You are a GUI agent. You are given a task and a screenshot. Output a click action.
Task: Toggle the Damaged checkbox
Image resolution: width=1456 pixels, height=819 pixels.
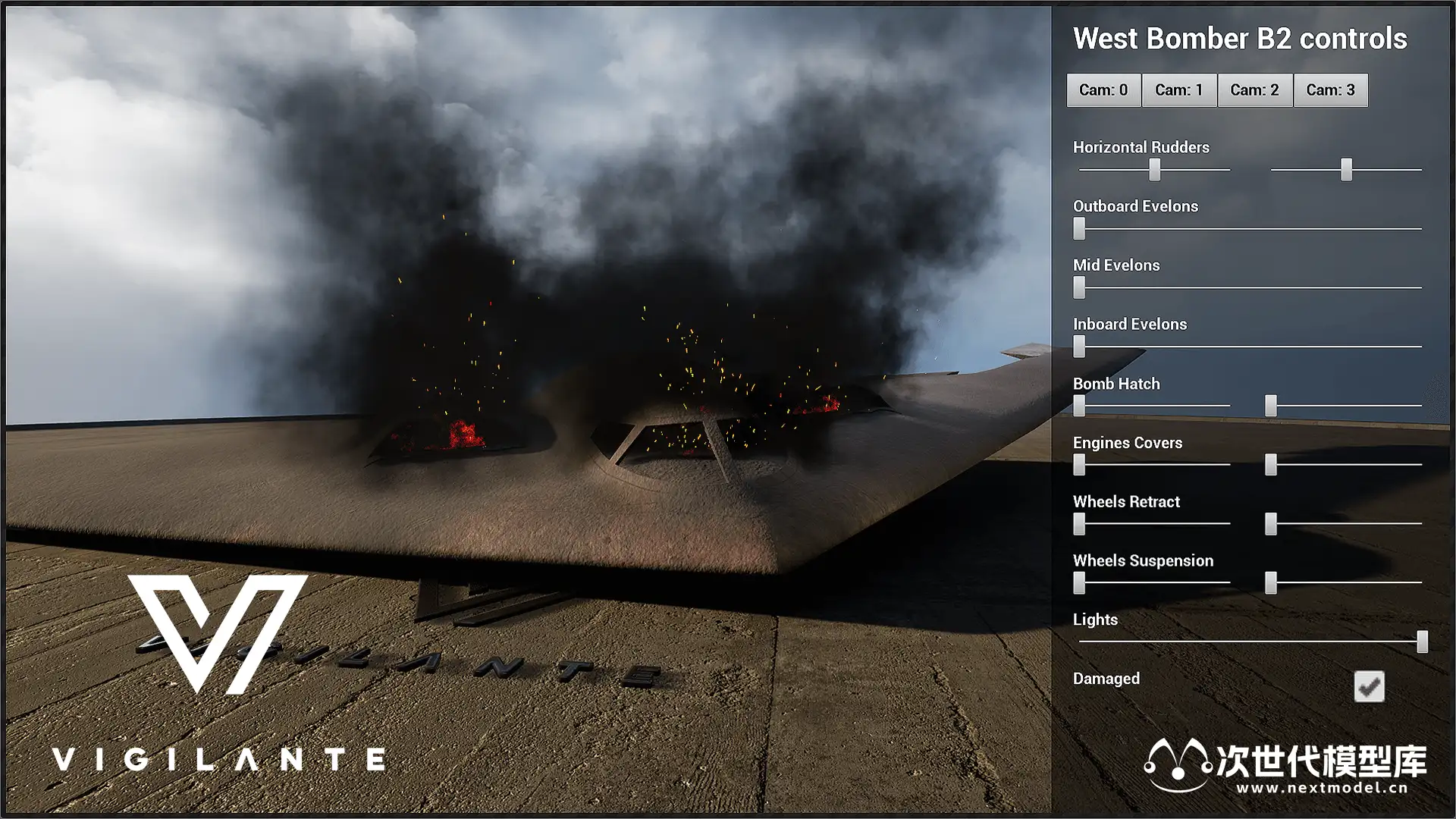[1369, 686]
